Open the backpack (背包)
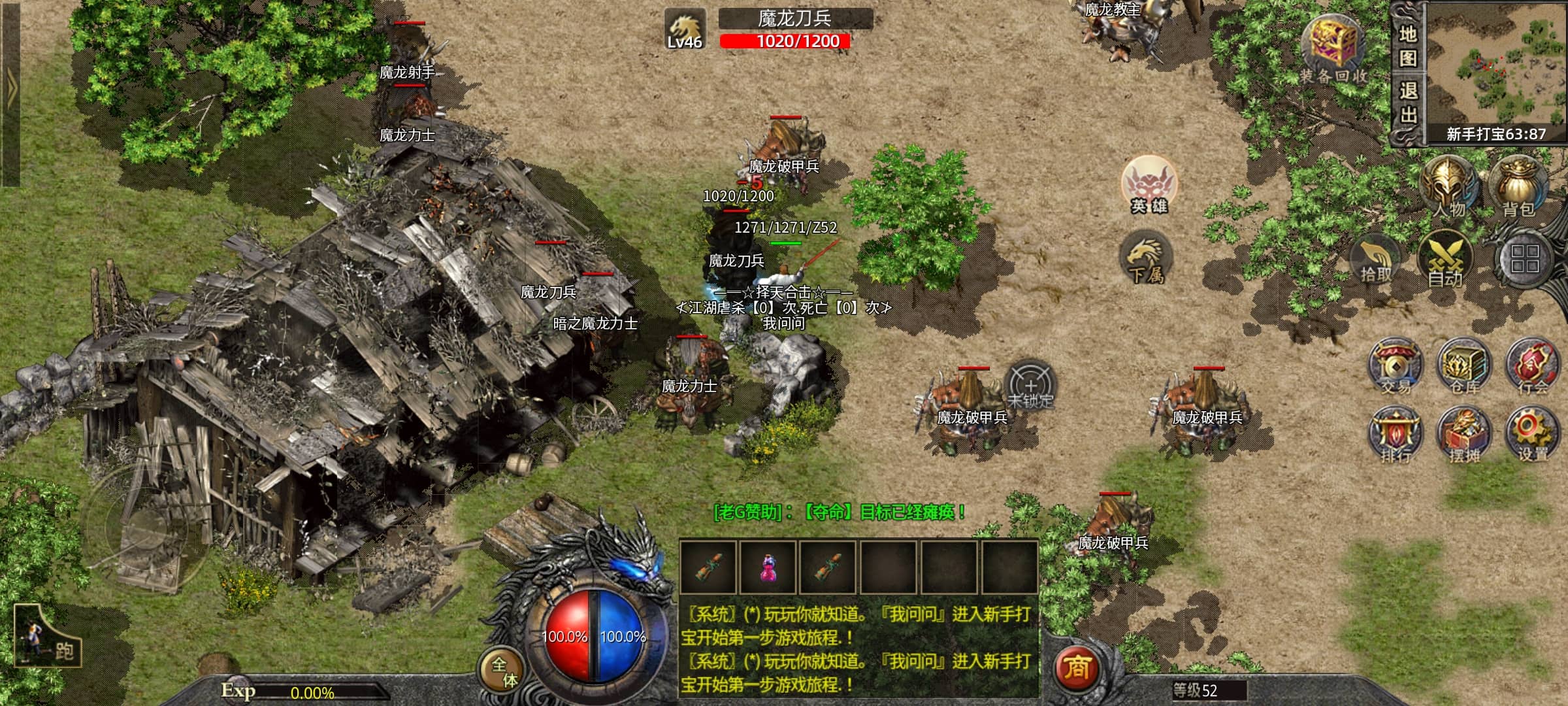The image size is (1568, 706). [x=1518, y=186]
